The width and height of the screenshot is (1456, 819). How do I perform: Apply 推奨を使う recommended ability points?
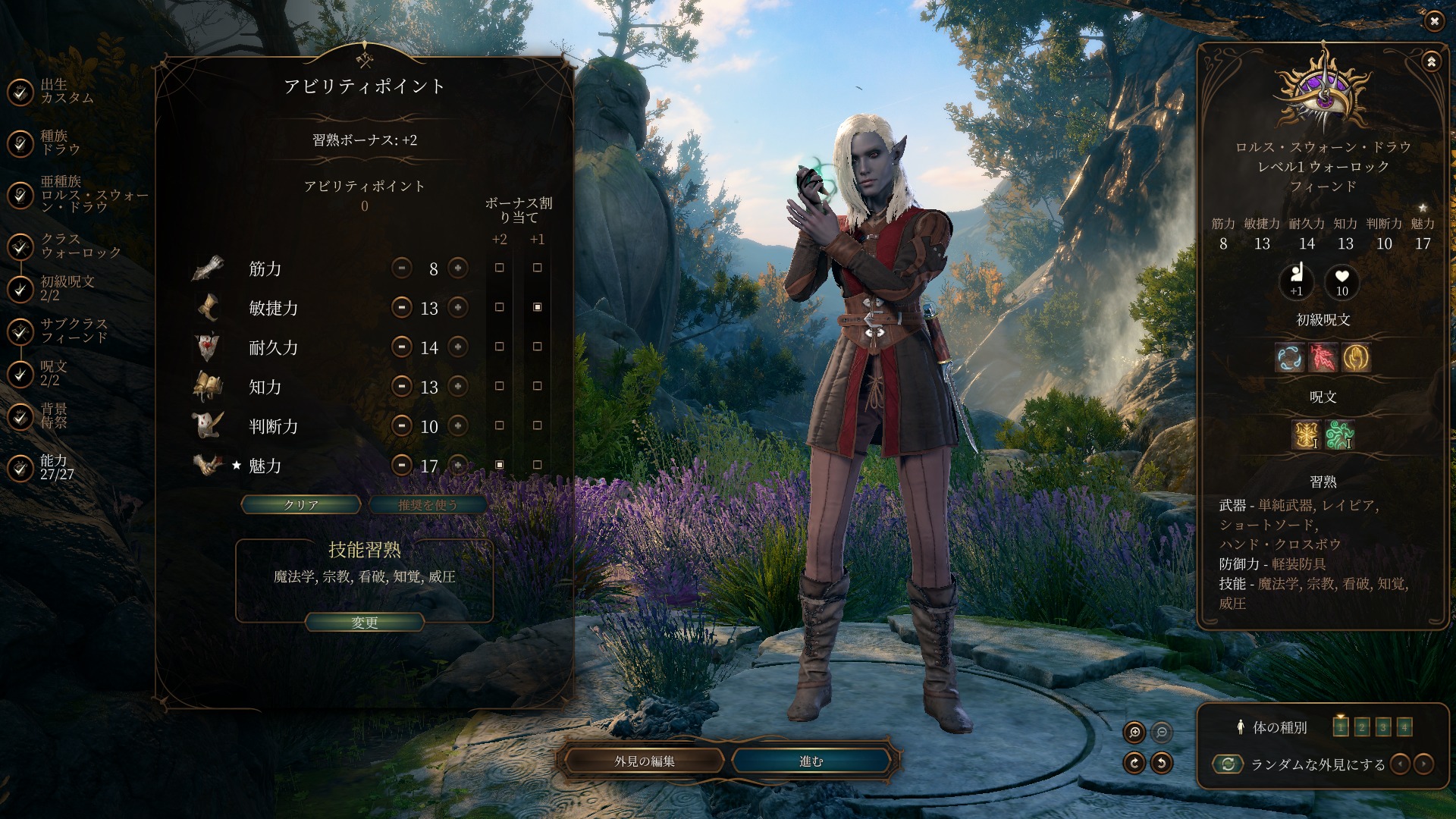click(427, 505)
